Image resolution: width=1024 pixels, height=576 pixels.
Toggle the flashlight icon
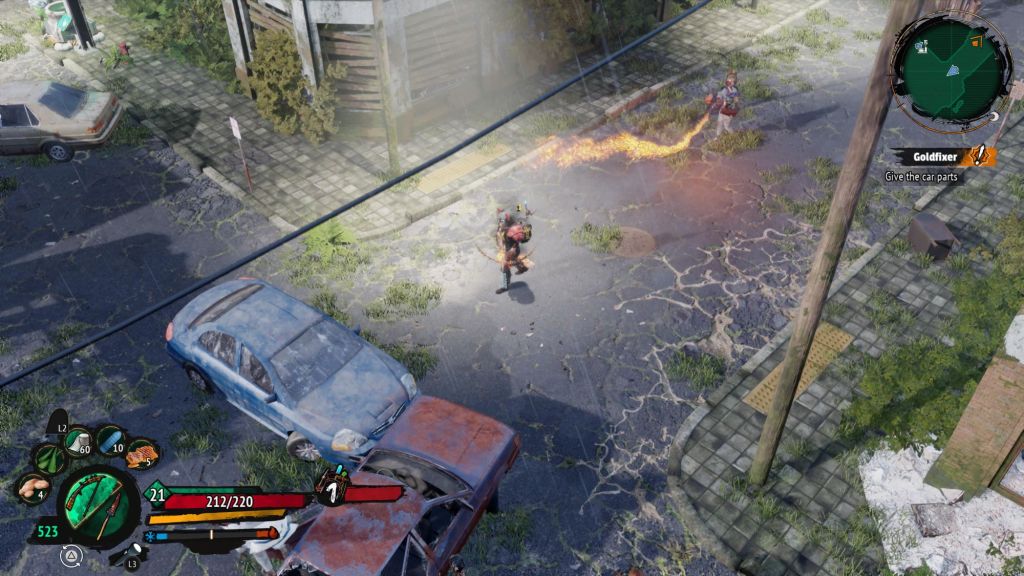[134, 553]
